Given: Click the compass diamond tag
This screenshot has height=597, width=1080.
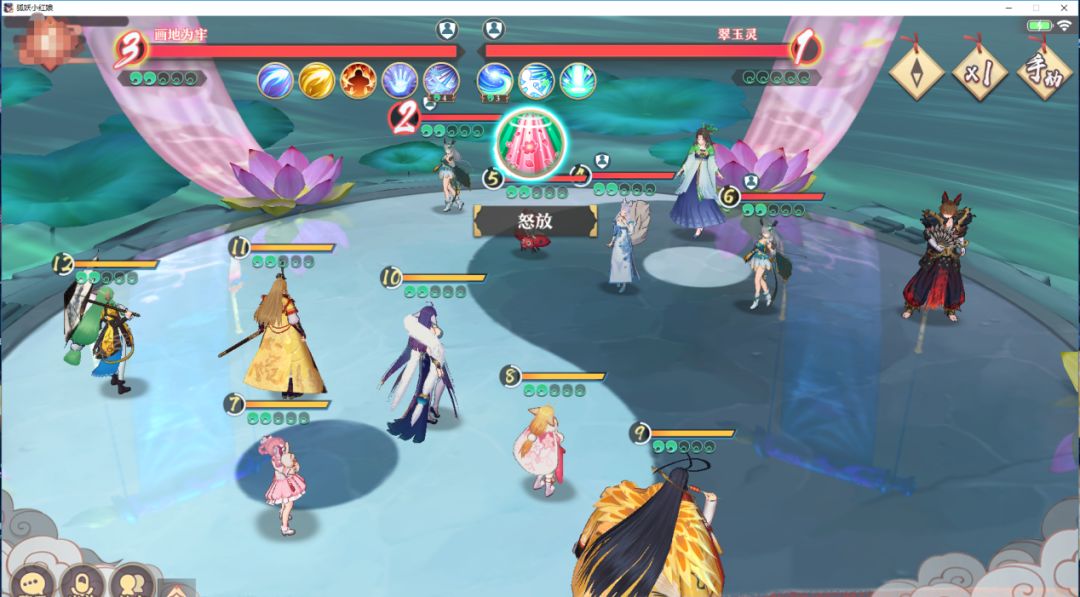Looking at the screenshot, I should (x=916, y=72).
